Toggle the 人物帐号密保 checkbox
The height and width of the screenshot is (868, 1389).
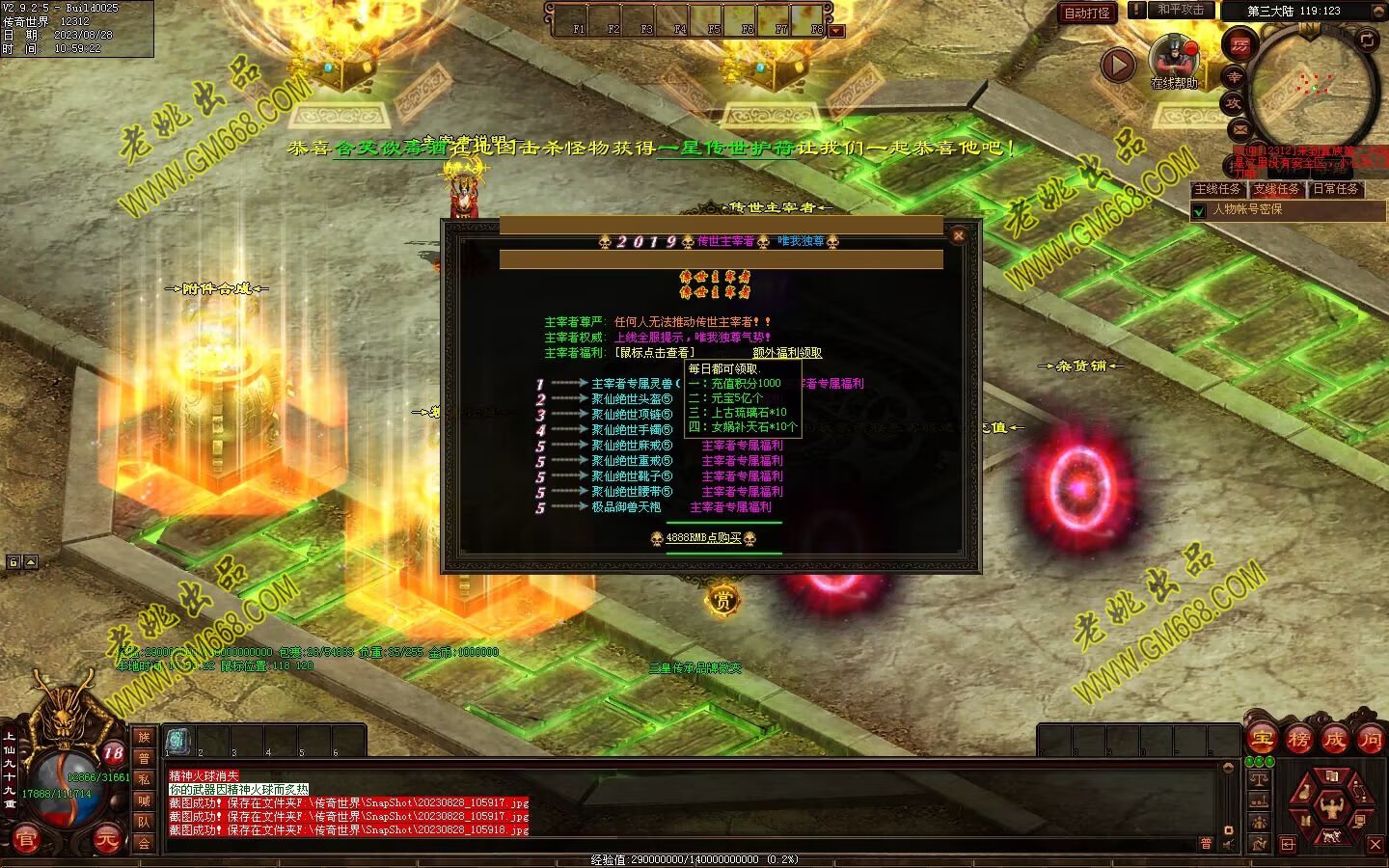click(x=1200, y=210)
